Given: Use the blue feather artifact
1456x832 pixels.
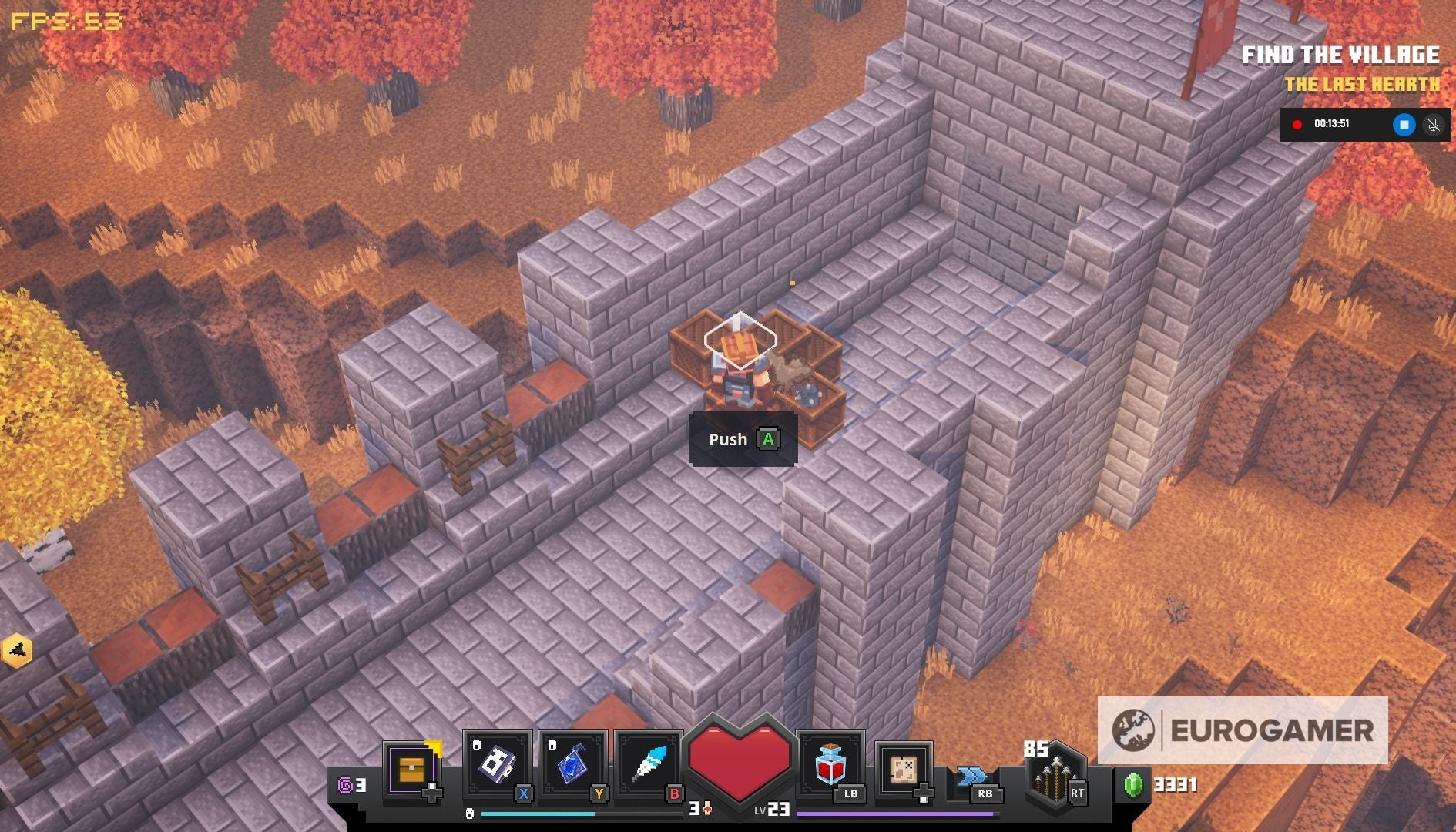Looking at the screenshot, I should coord(648,764).
